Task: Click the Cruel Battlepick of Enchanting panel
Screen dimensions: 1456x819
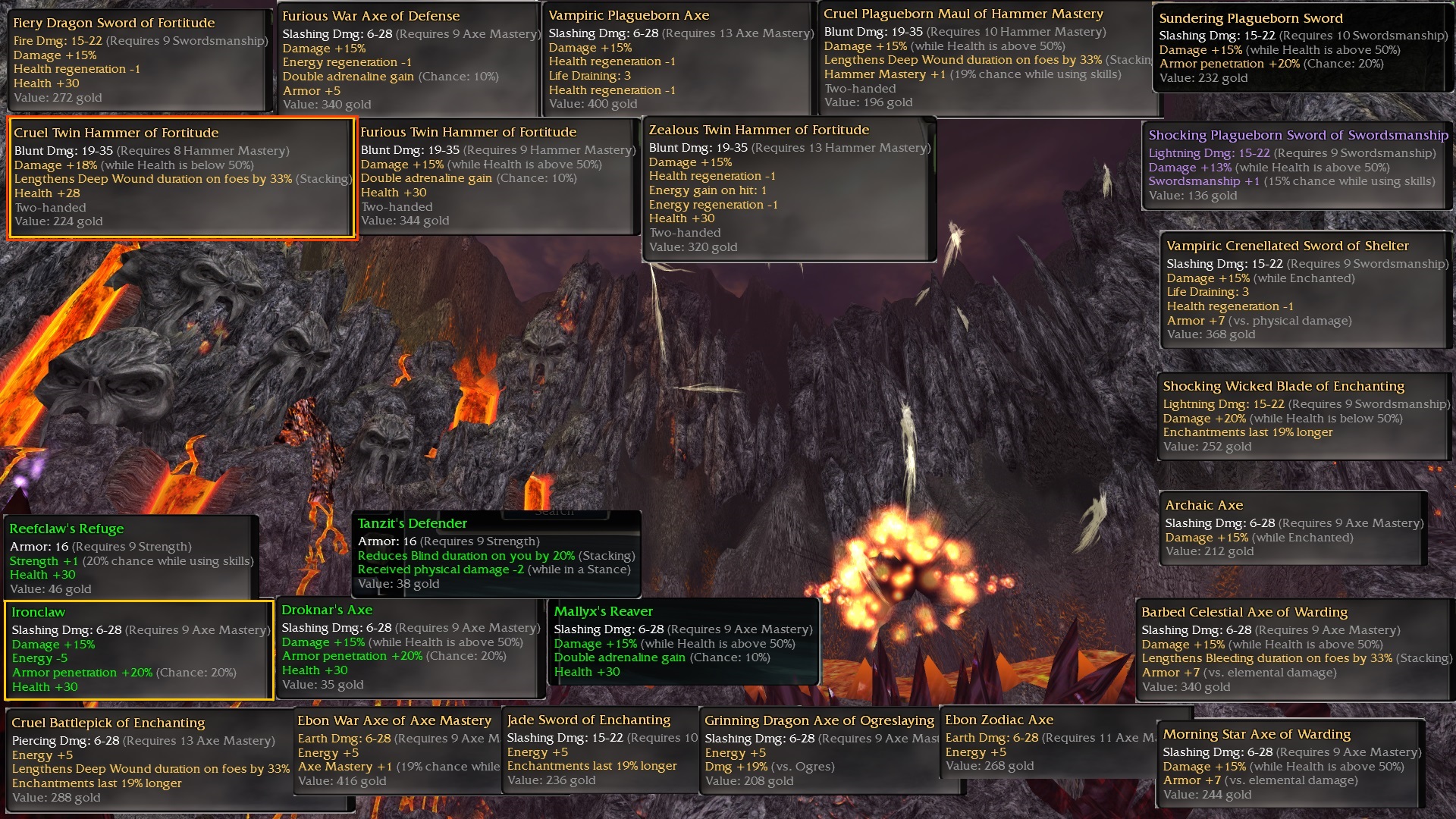Action: point(149,761)
